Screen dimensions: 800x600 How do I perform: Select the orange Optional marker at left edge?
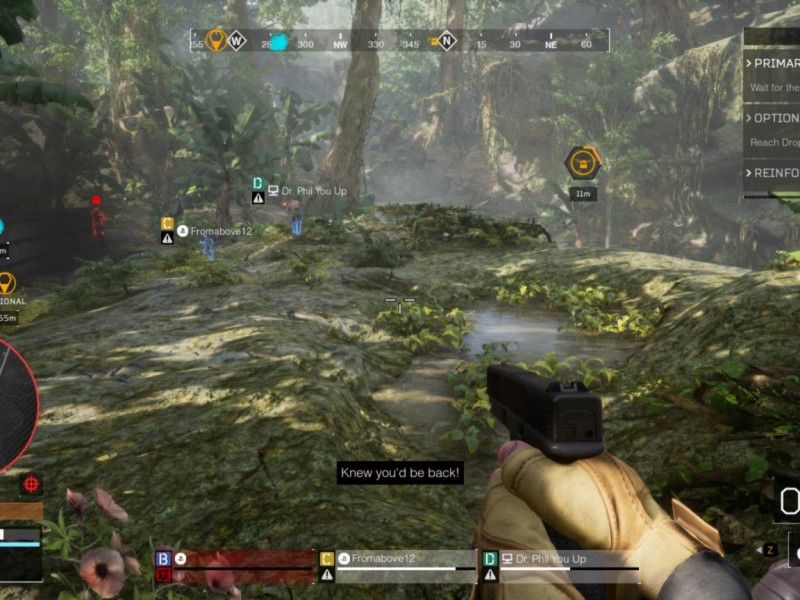coord(7,284)
